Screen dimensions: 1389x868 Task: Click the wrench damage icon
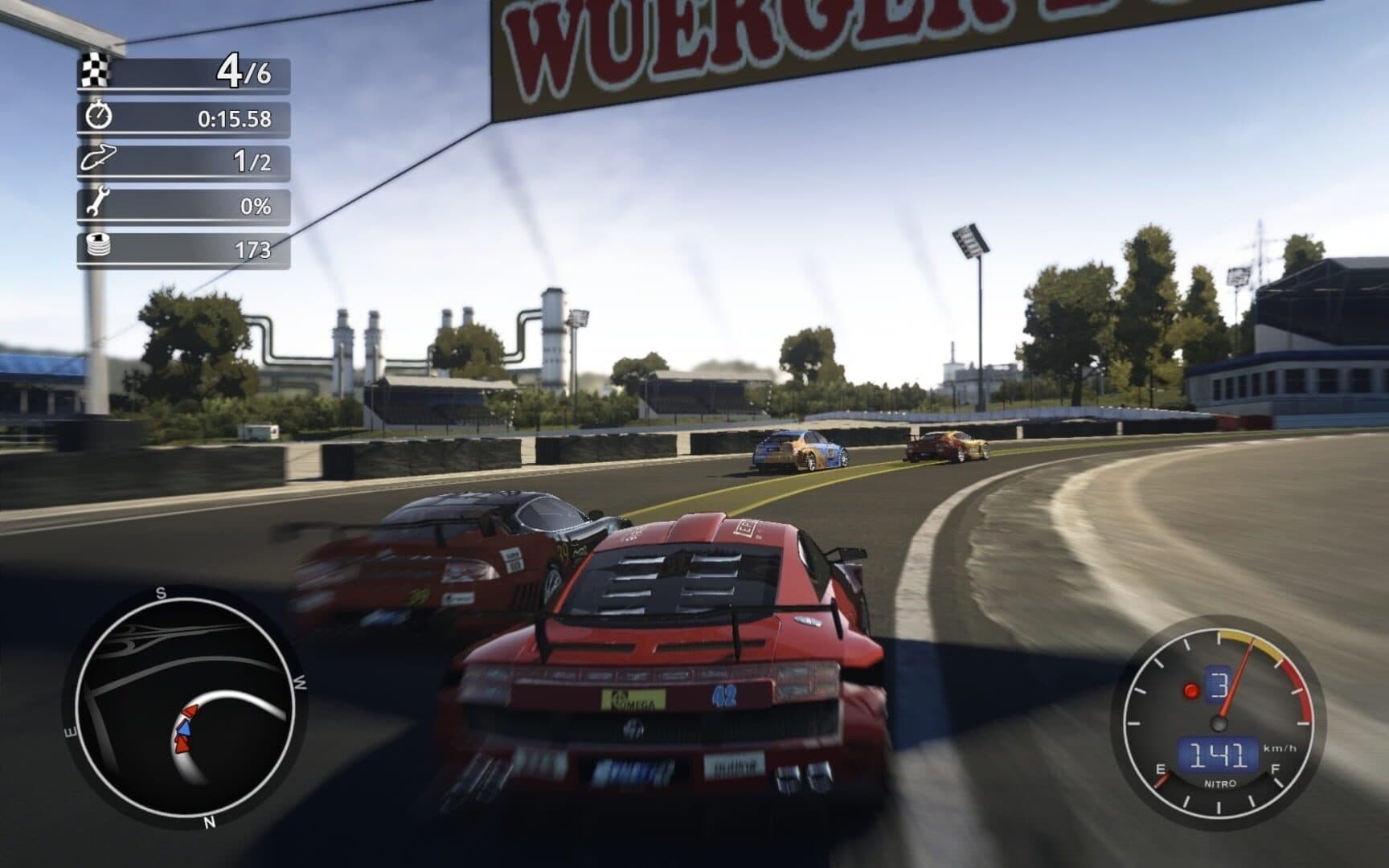click(x=97, y=203)
